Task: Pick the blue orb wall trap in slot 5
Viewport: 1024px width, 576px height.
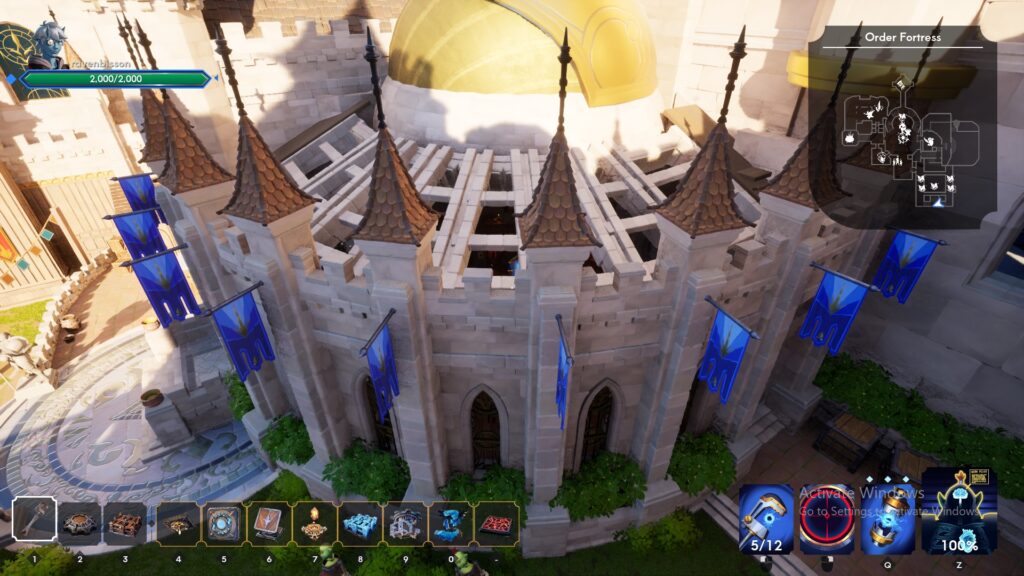Action: pos(223,523)
